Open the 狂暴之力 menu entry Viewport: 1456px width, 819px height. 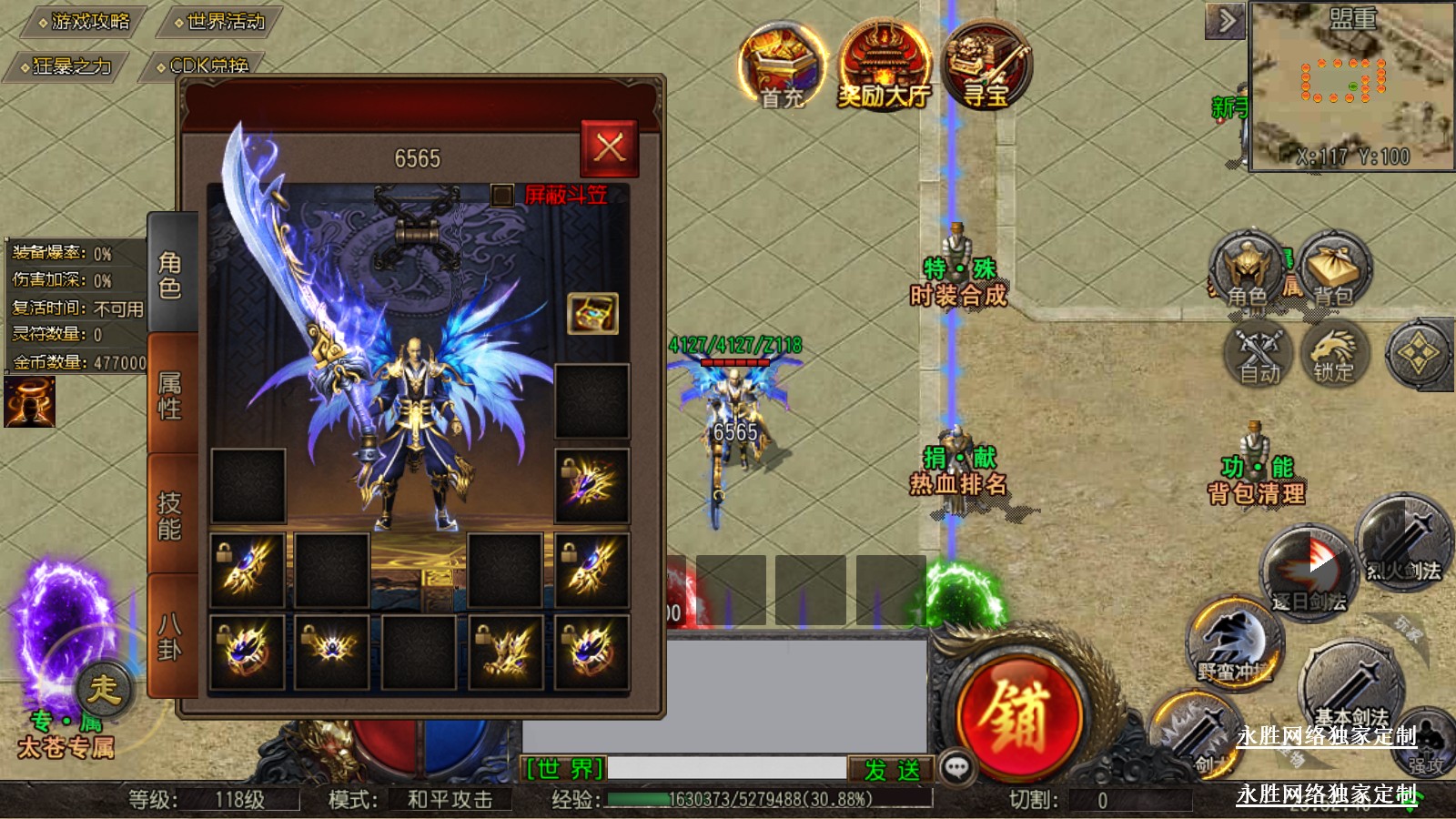coord(66,66)
